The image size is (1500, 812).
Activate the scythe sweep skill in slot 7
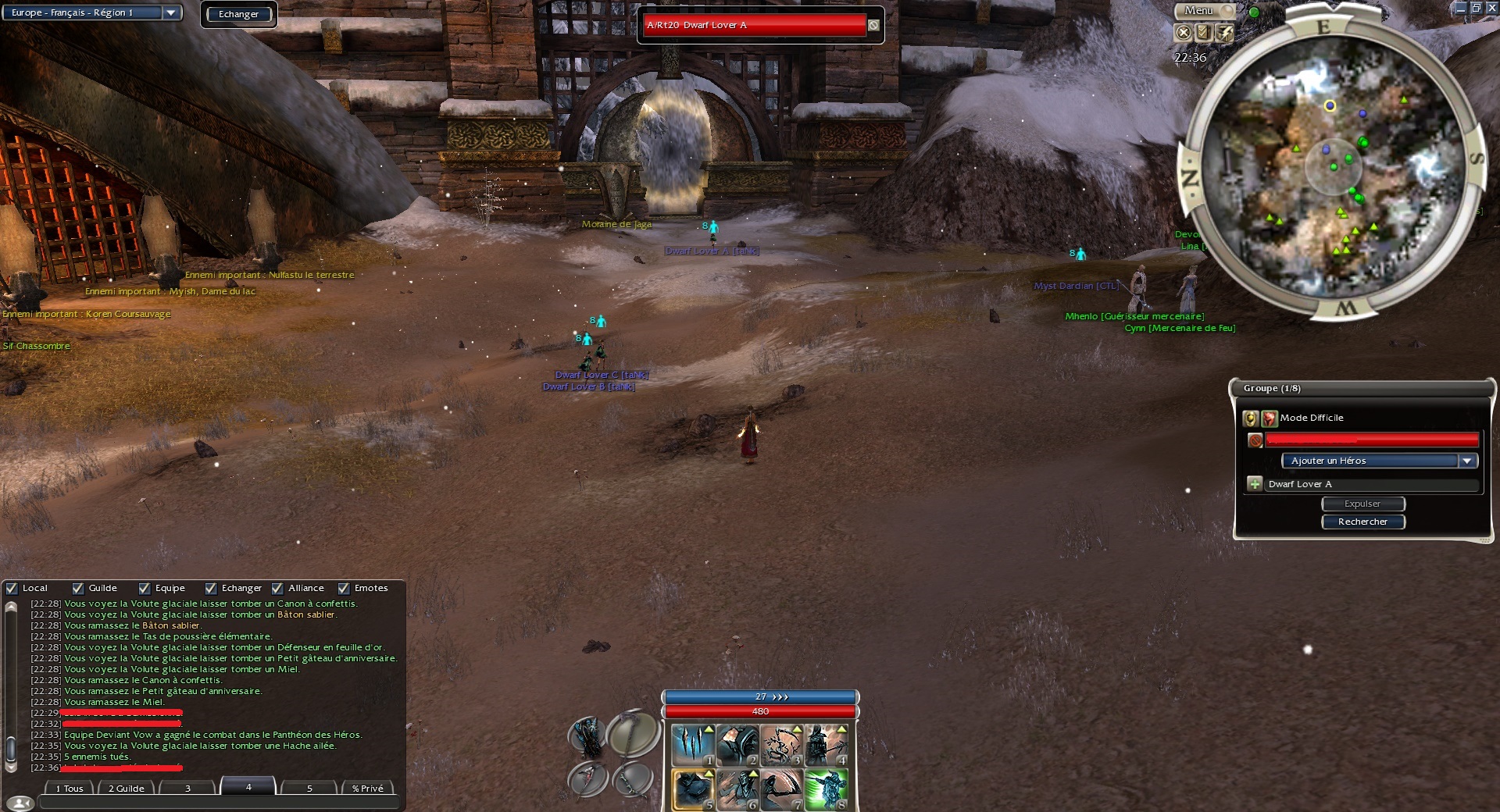click(x=781, y=789)
